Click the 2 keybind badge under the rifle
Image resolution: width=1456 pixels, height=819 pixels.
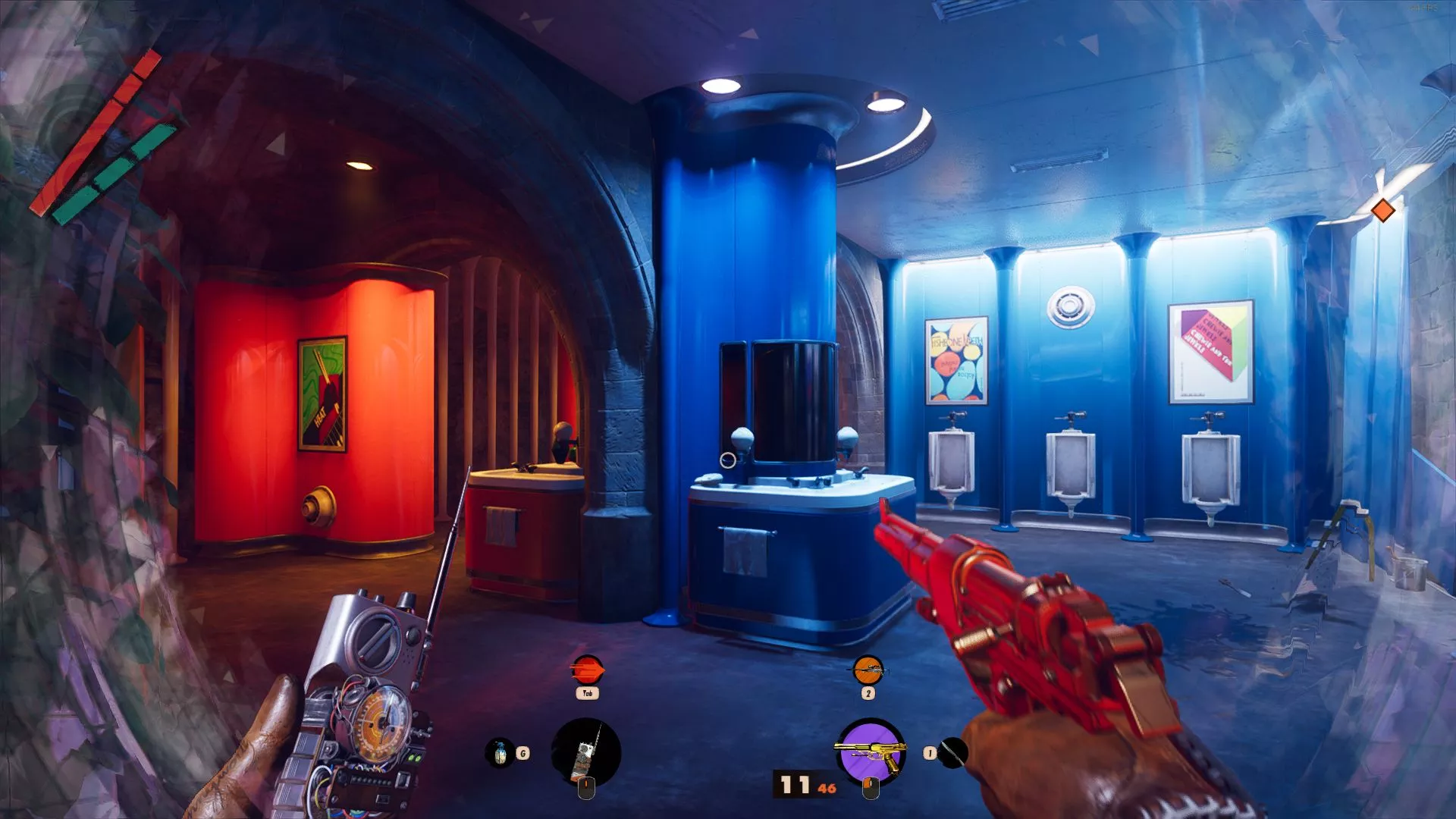pos(869,693)
